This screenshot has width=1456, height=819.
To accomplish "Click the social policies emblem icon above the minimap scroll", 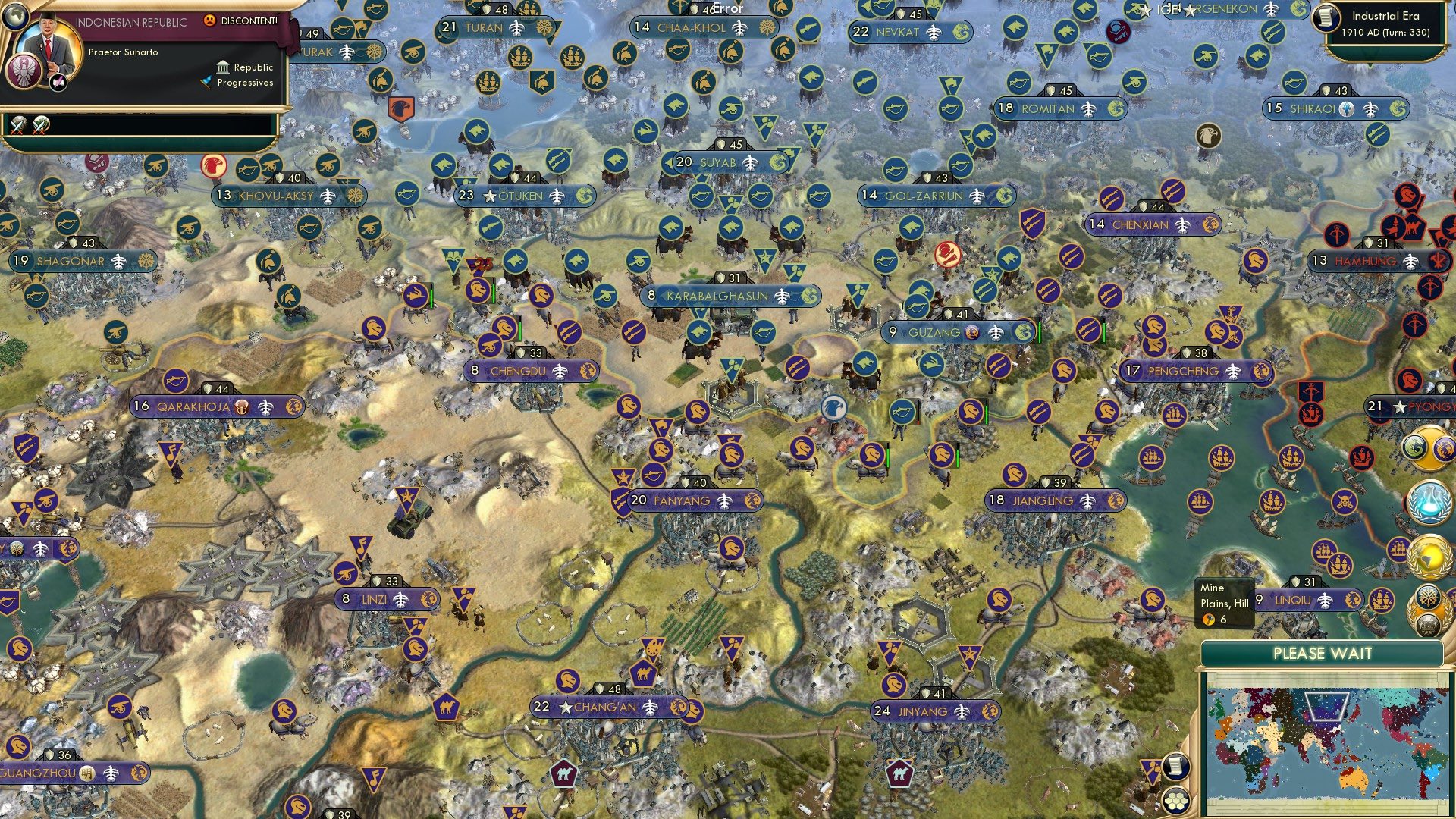I will coord(1428,599).
